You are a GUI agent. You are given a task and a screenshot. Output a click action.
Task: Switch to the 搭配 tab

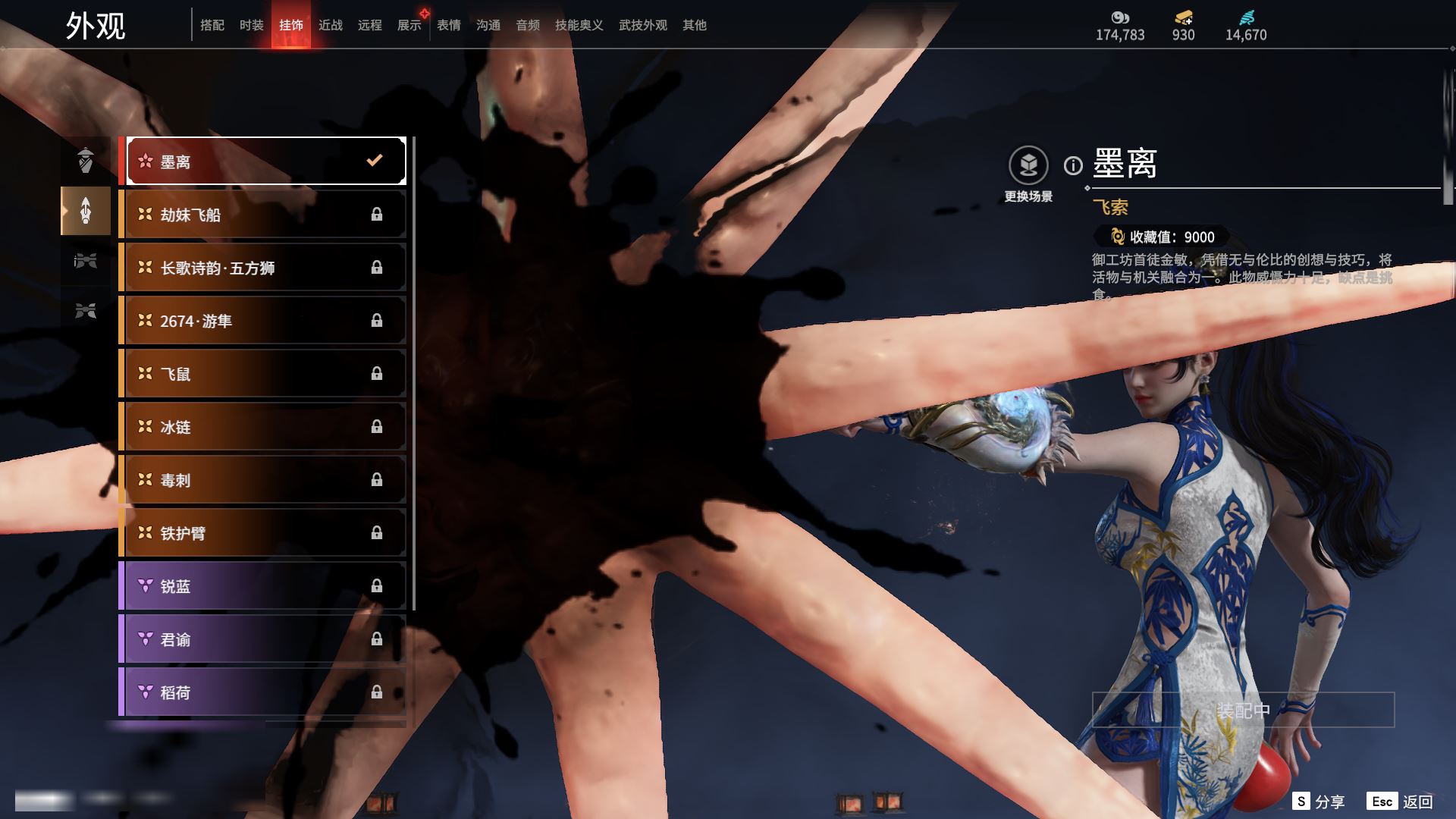tap(212, 25)
